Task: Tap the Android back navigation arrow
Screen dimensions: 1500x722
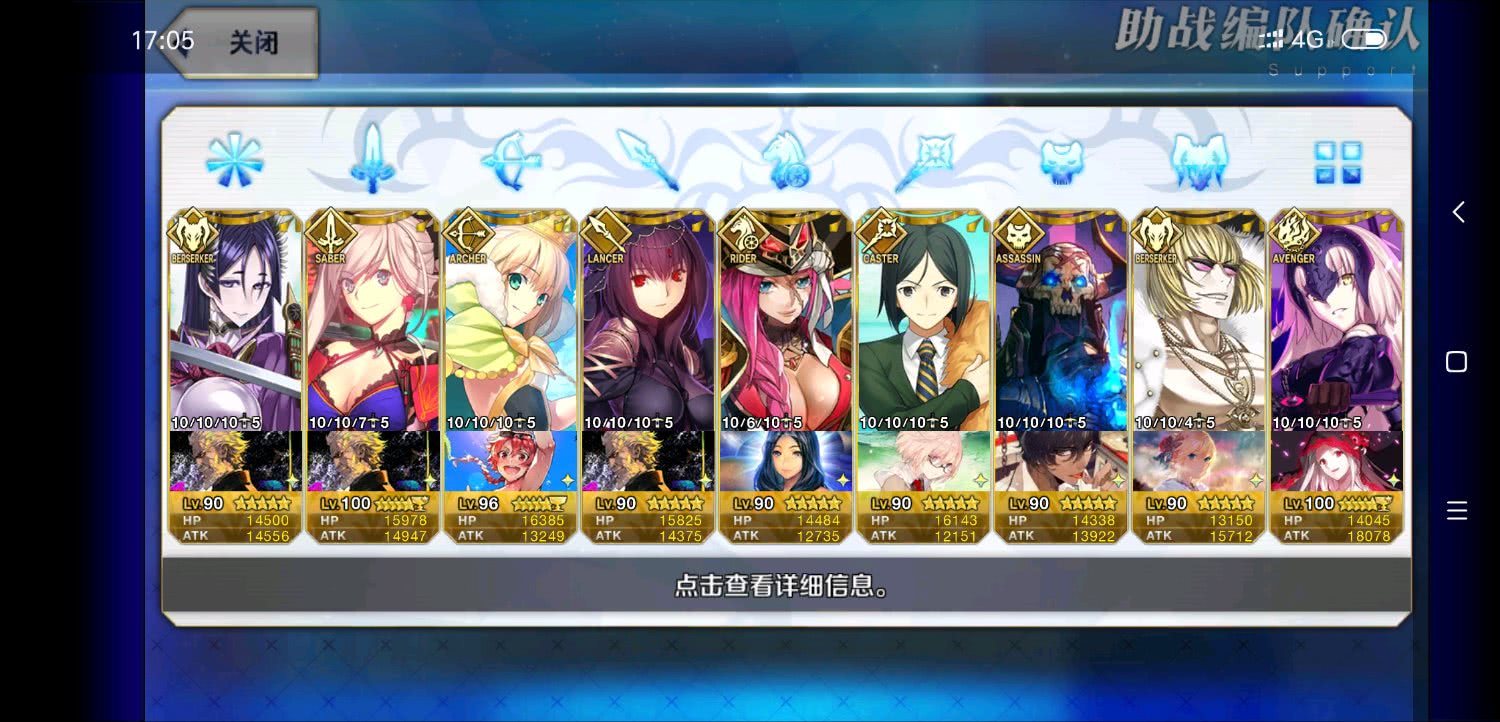Action: pos(1458,212)
